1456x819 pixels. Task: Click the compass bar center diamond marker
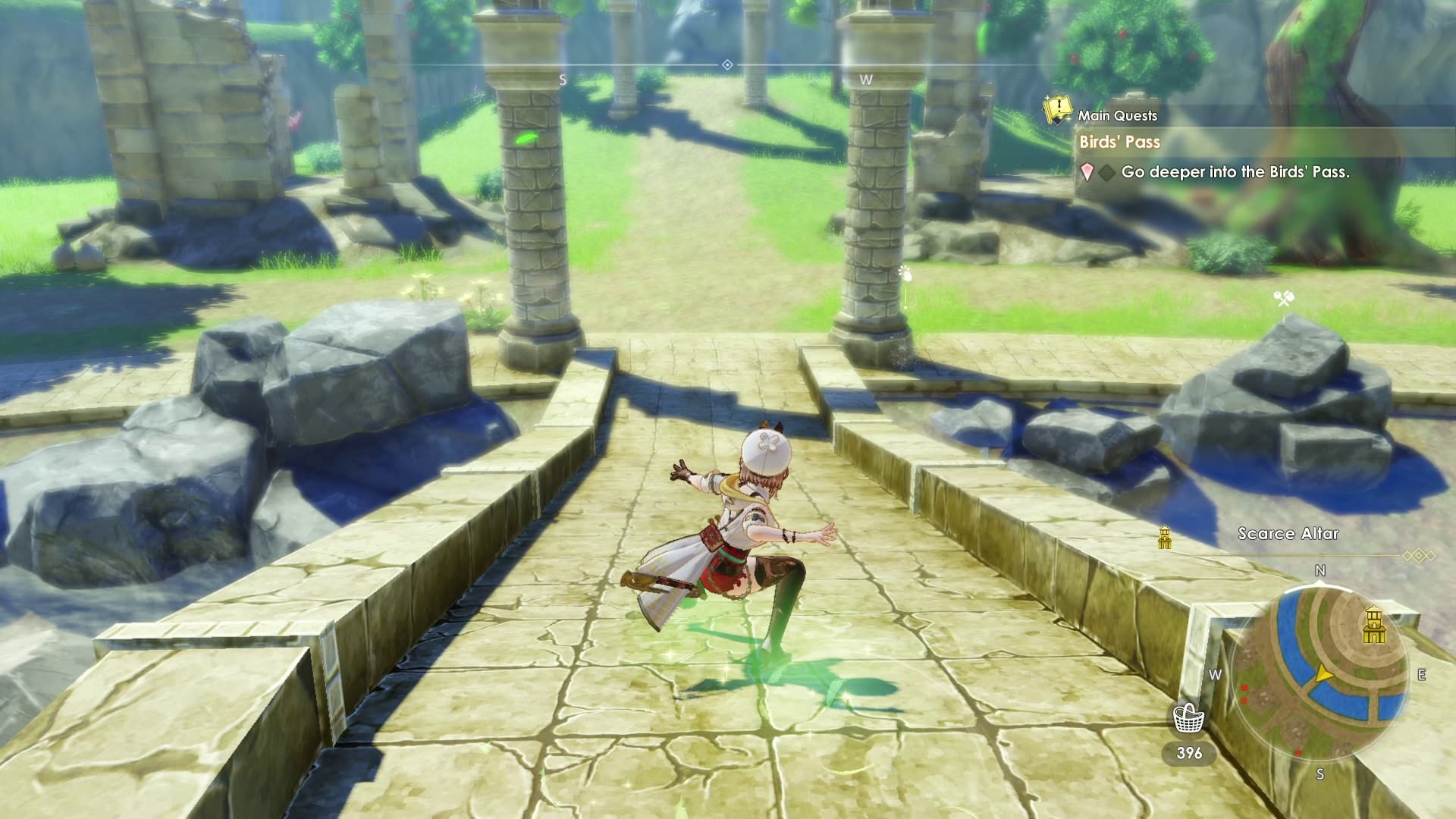click(x=727, y=65)
